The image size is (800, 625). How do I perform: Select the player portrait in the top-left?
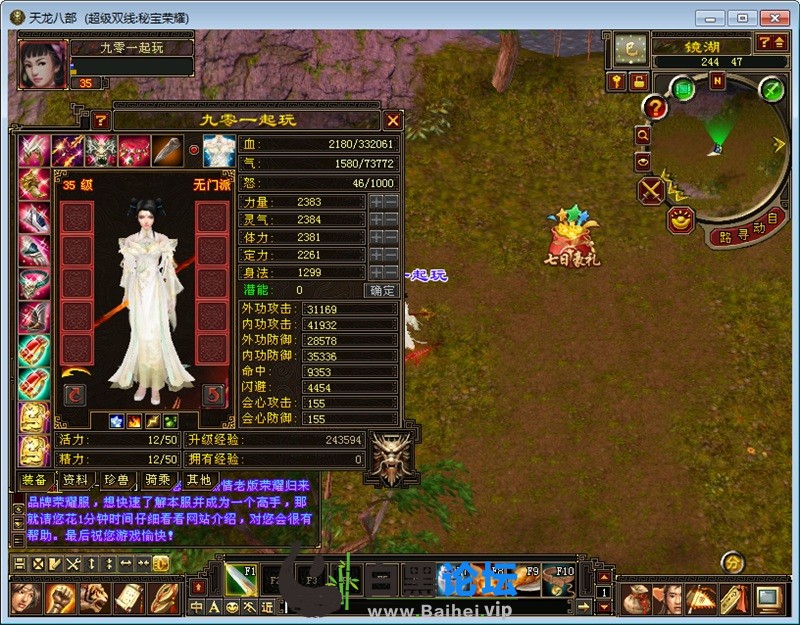click(41, 61)
